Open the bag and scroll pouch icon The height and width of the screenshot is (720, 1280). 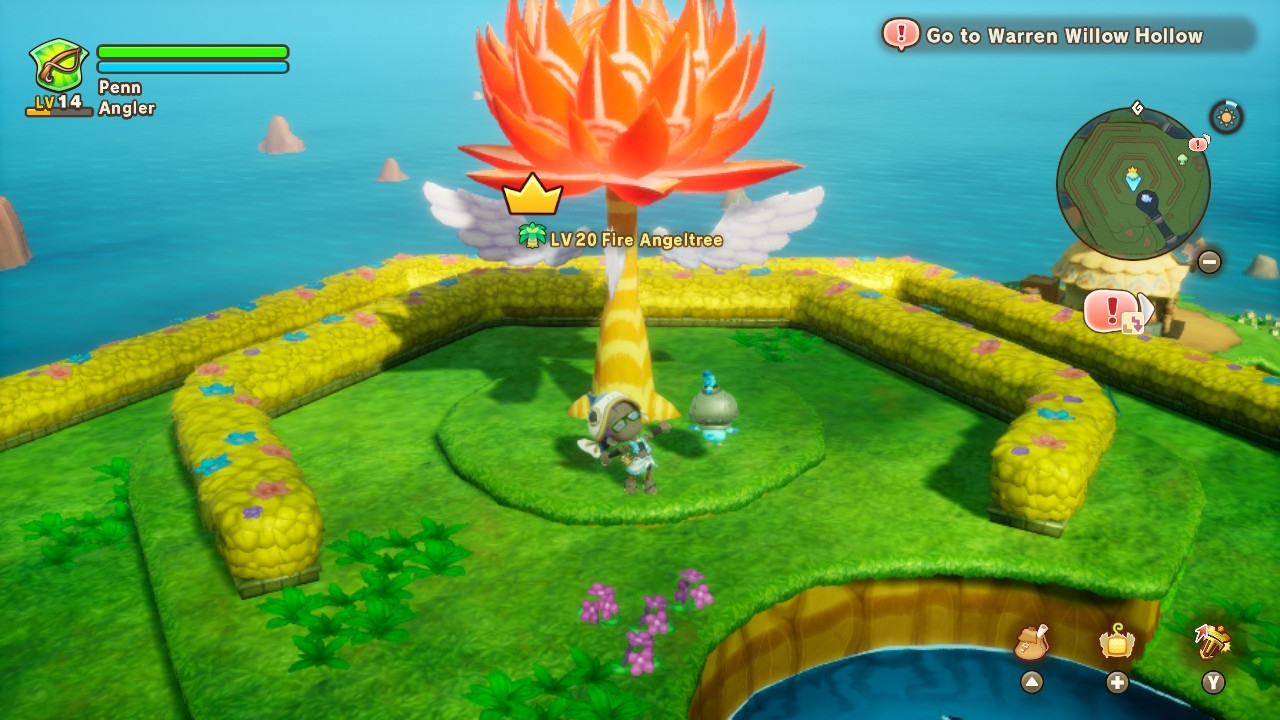[1031, 642]
